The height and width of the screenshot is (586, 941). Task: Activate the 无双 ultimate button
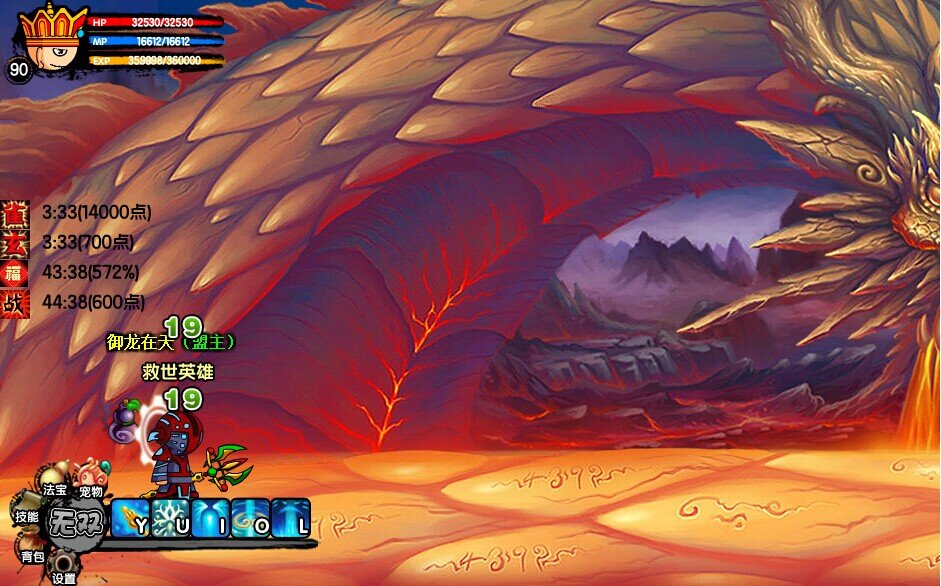pos(73,521)
